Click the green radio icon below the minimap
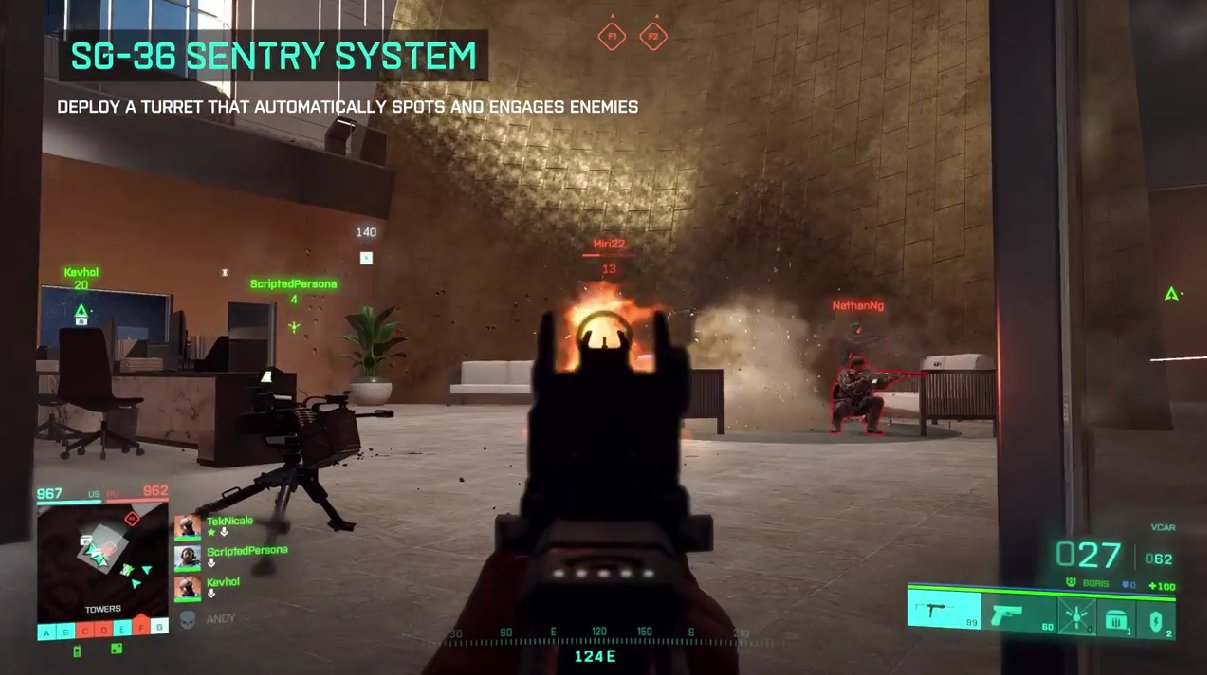Screen dimensions: 1207x675 coord(78,651)
